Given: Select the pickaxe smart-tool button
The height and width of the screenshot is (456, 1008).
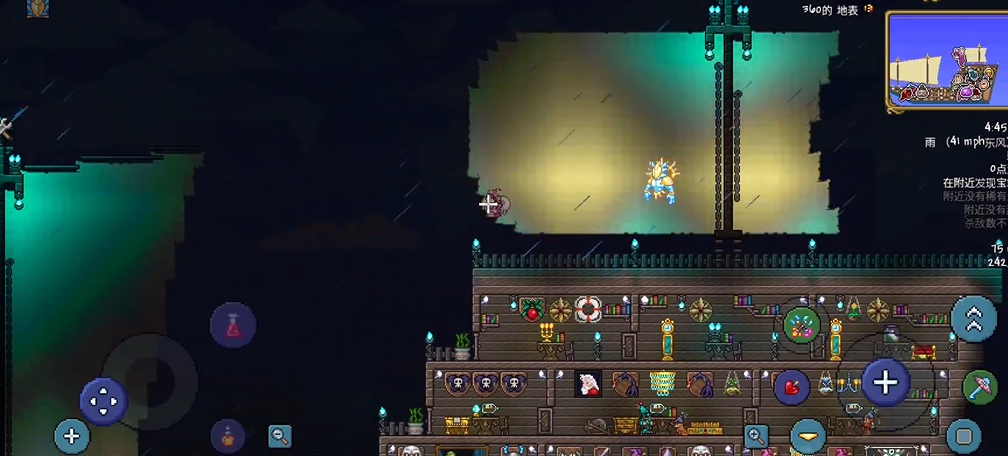Looking at the screenshot, I should 980,388.
